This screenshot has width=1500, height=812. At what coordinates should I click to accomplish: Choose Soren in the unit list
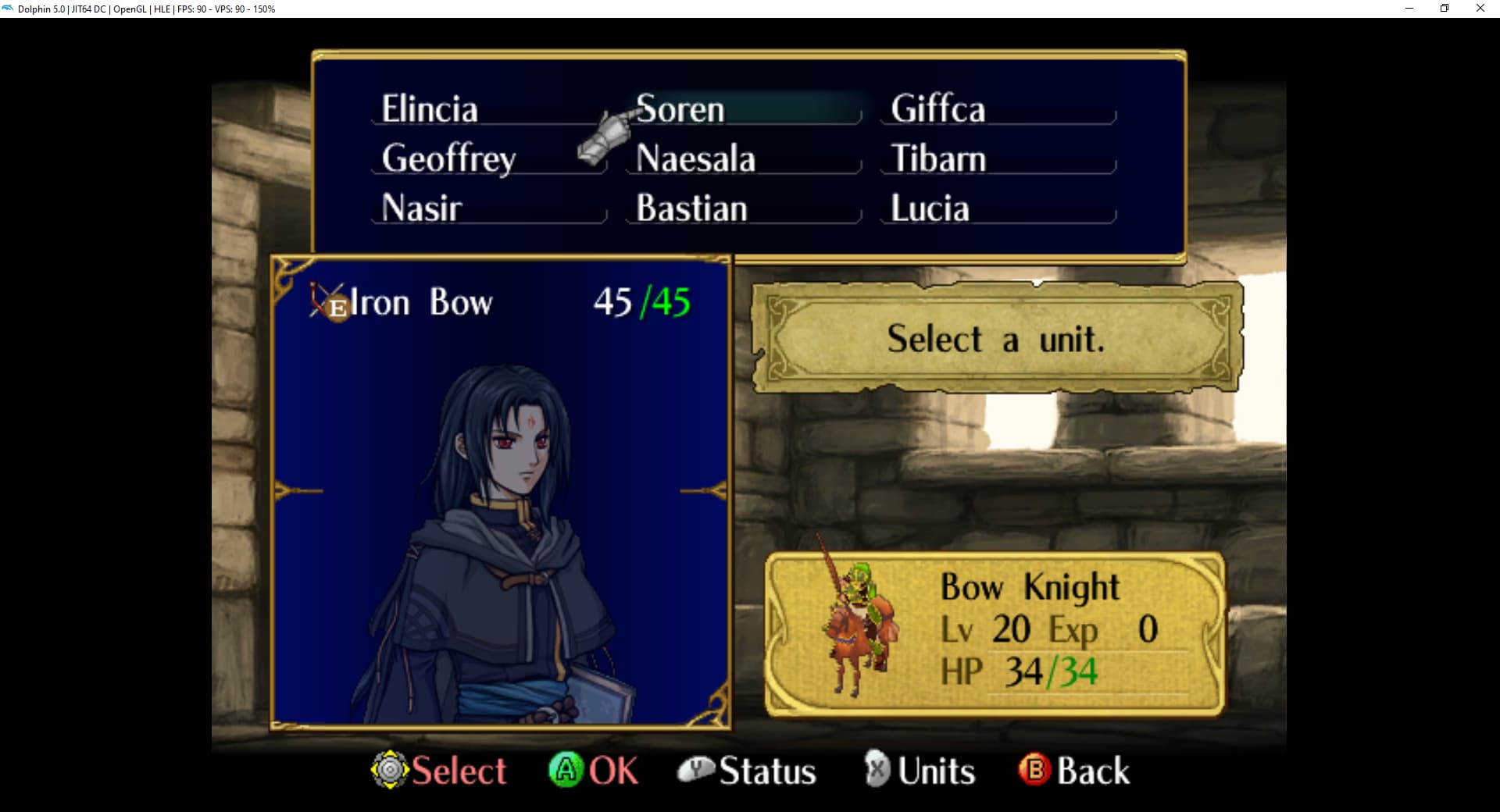680,109
